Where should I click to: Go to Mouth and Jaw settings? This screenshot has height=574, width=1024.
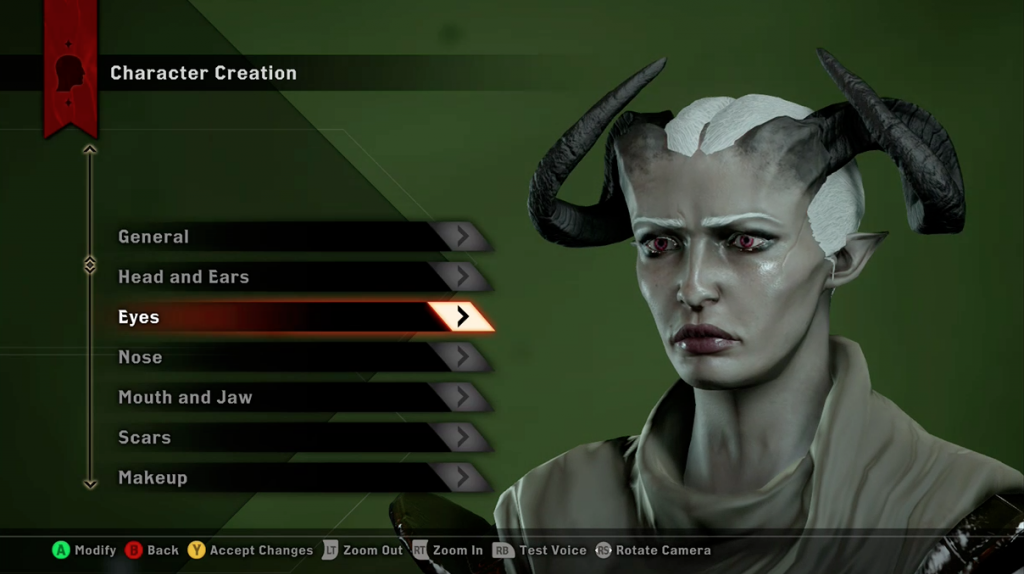coord(300,397)
